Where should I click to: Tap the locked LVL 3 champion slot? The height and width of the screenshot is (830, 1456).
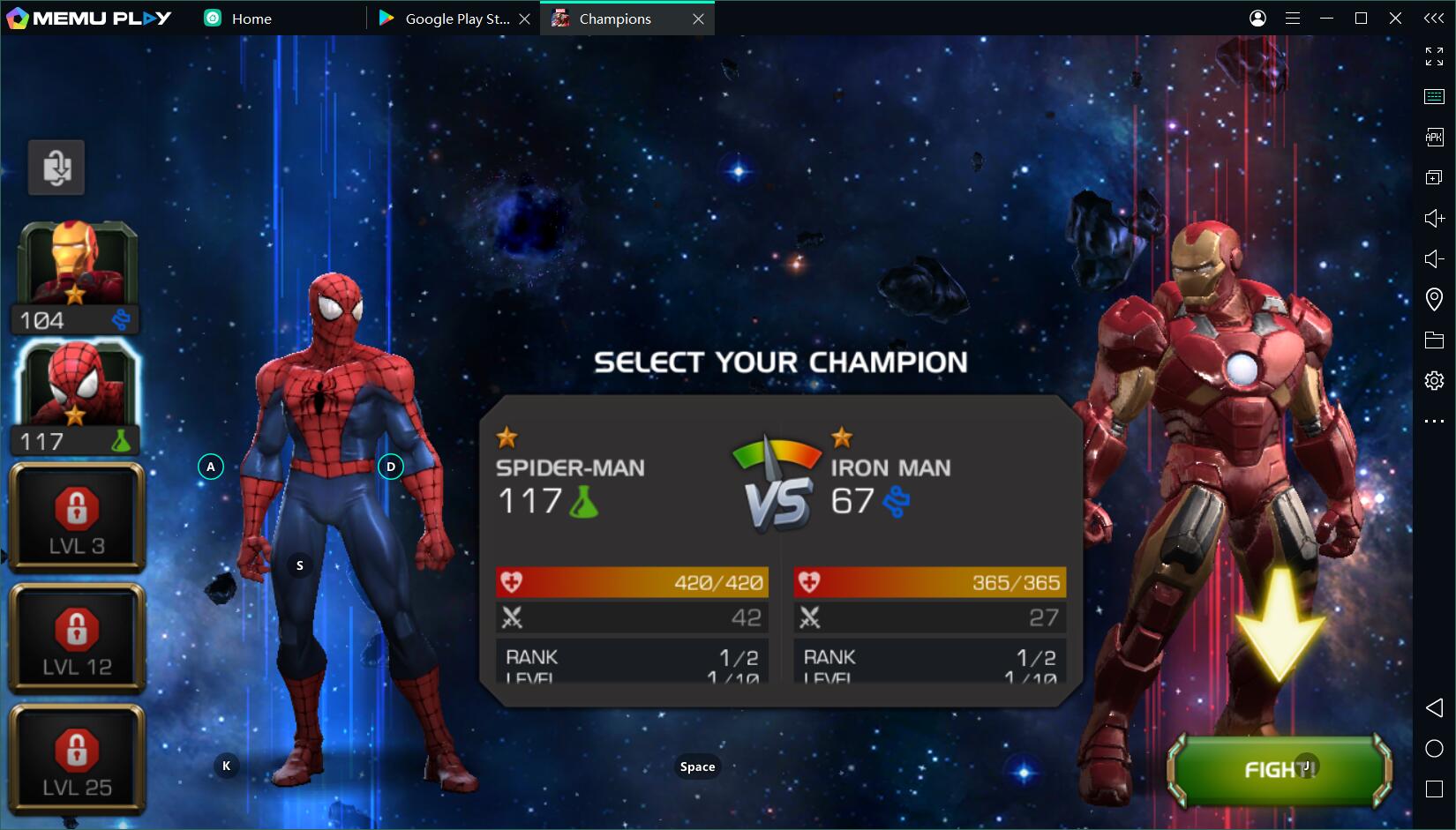point(77,518)
